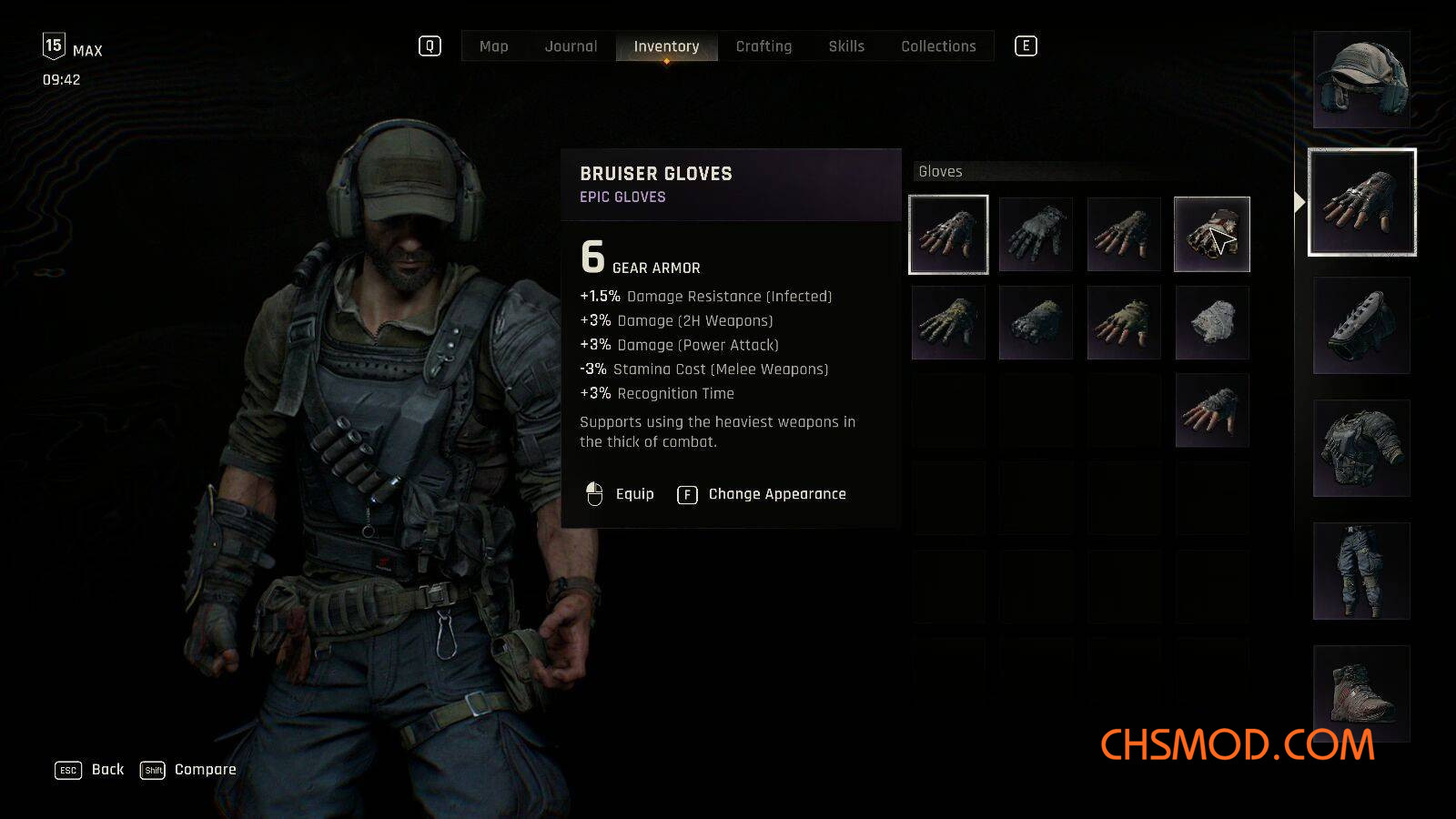Open the Collections tab
Viewport: 1456px width, 819px height.
938,46
